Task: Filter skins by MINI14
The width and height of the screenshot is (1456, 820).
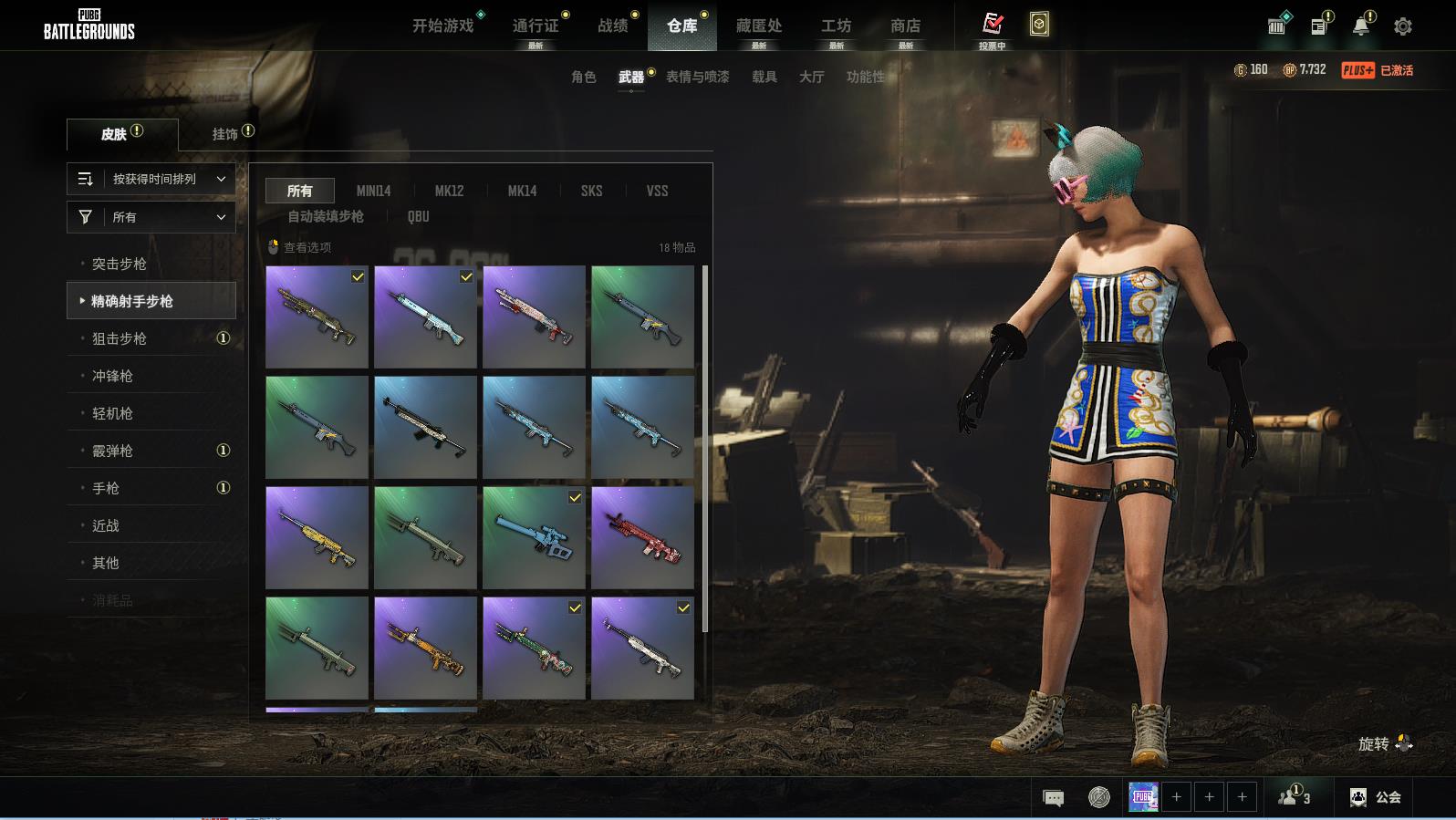Action: click(373, 191)
